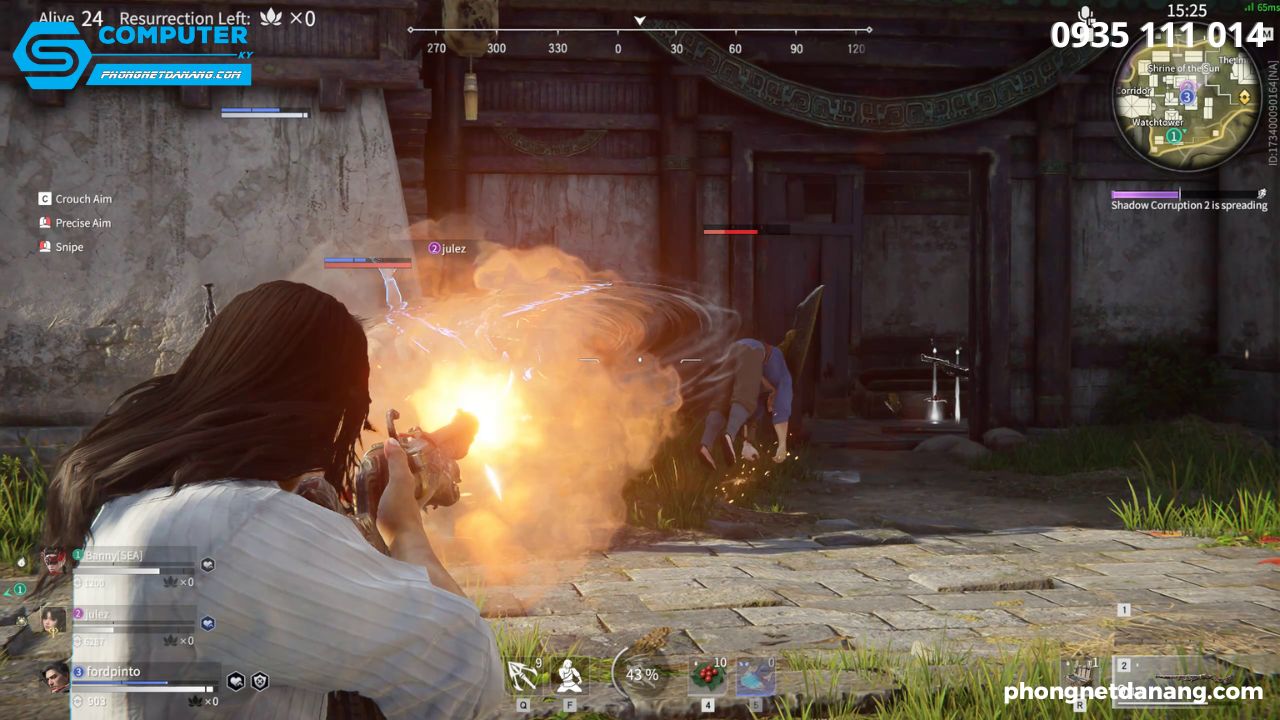Click teammate marker 1 on the minimap
1280x720 pixels.
[x=1173, y=135]
